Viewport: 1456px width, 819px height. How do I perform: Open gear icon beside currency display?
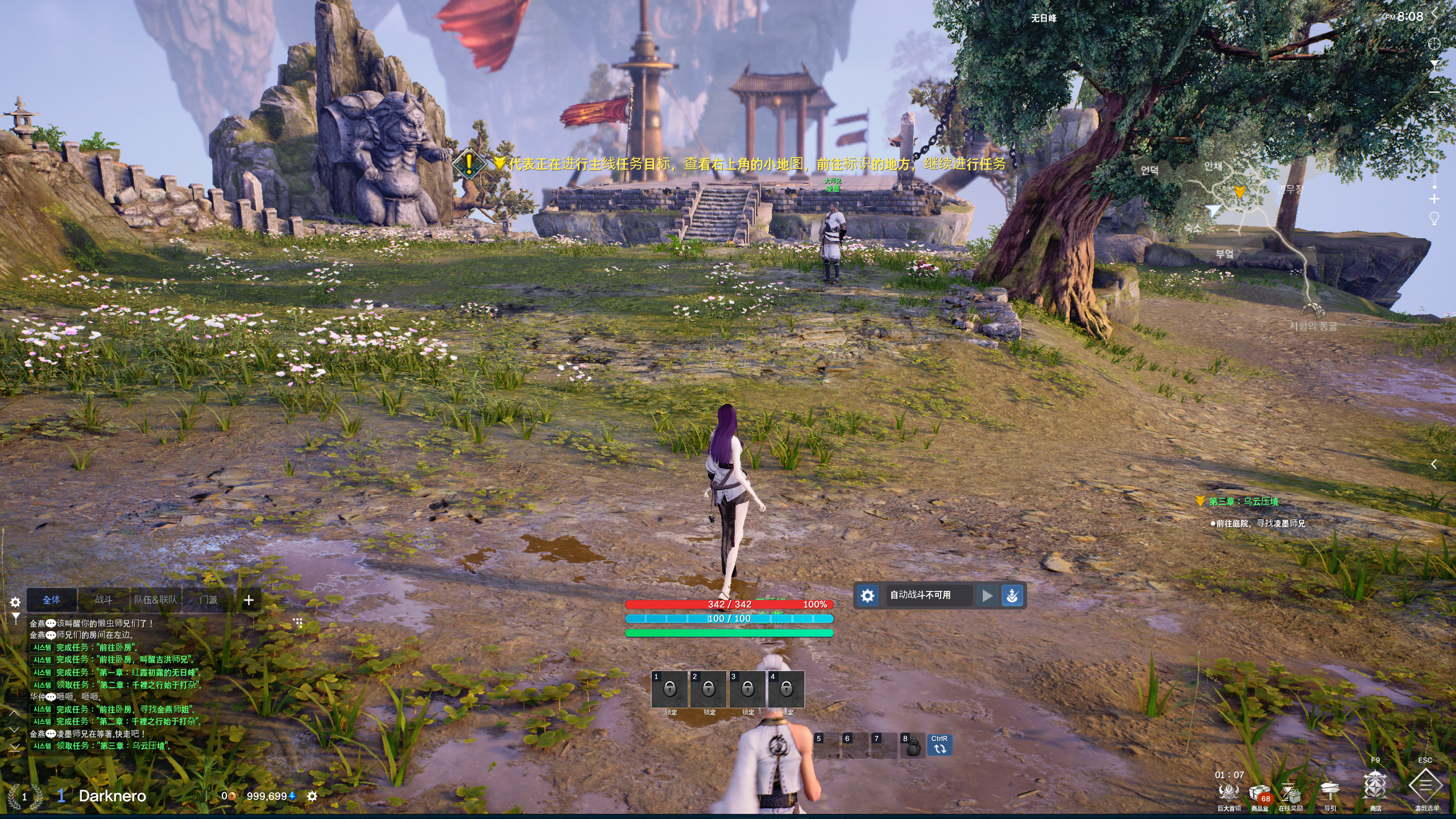[312, 796]
